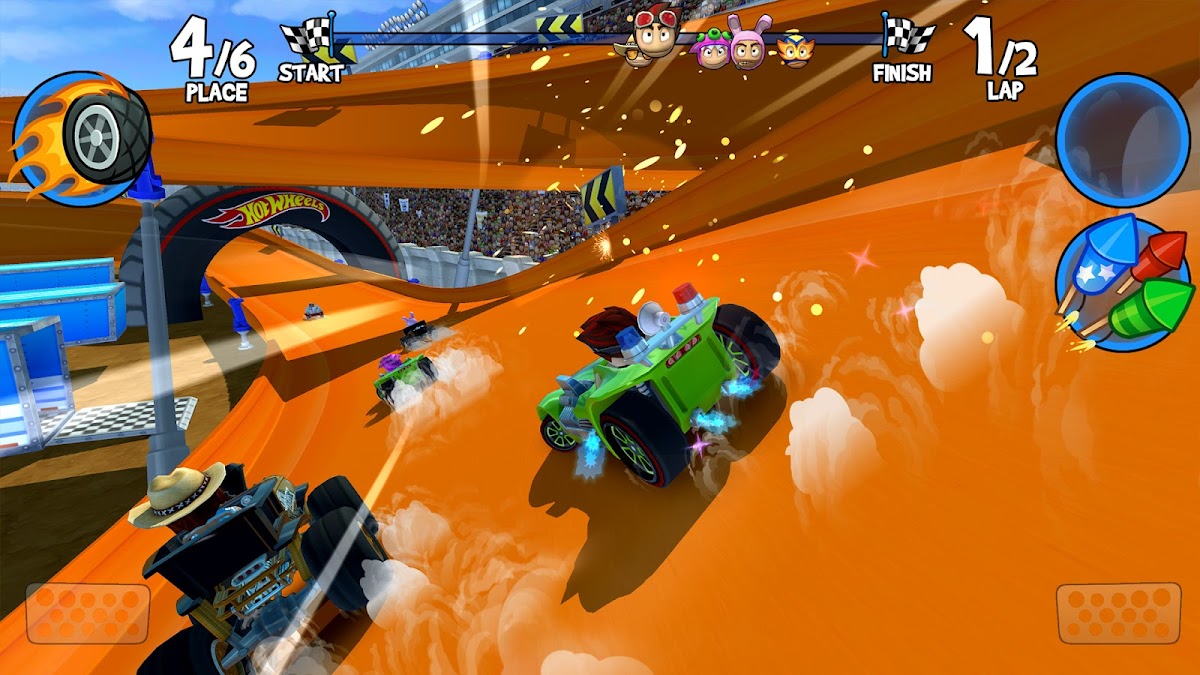
Task: Activate the flaming tire boost ability
Action: 83,137
